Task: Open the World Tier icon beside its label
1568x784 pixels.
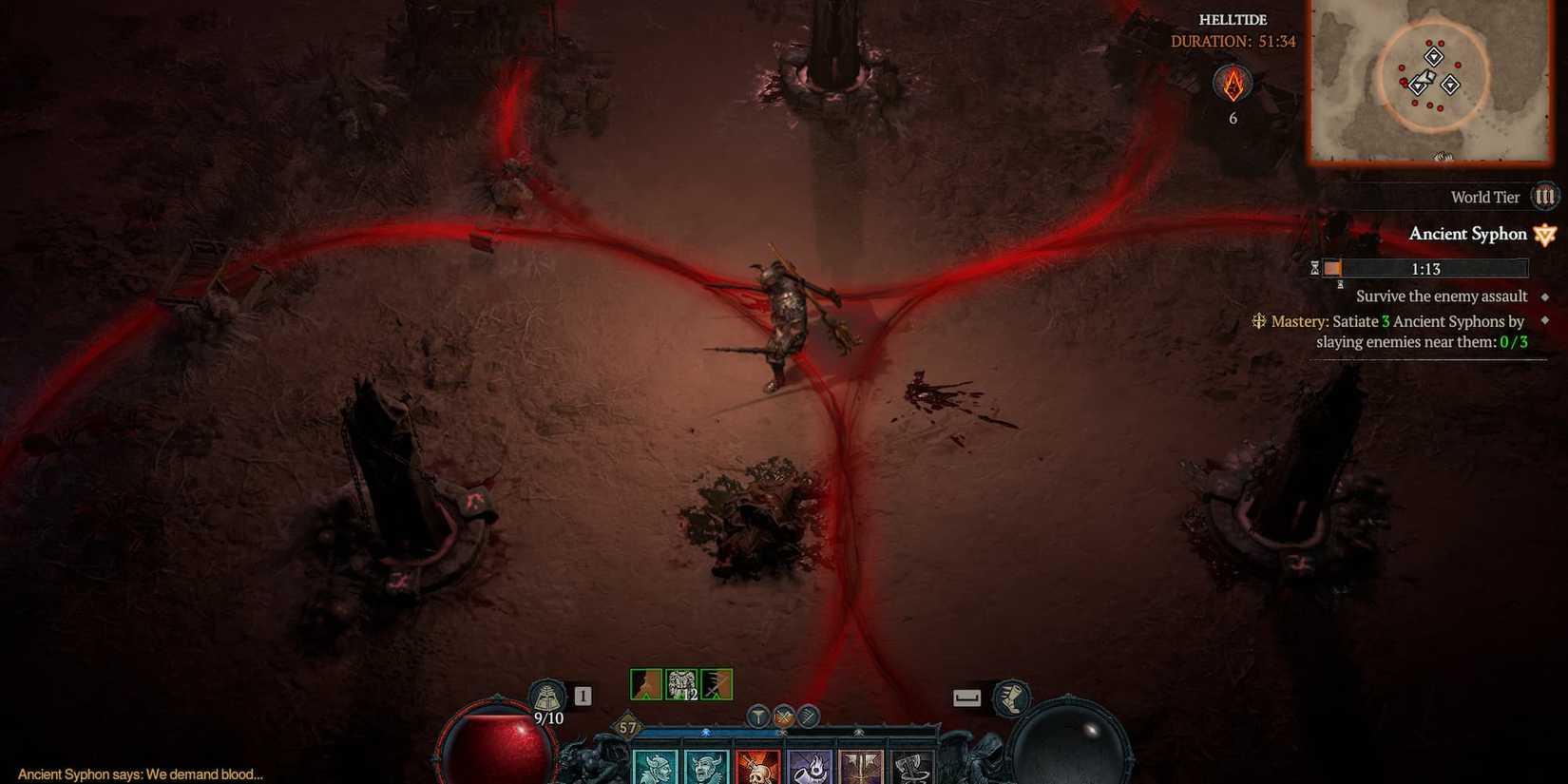Action: [1545, 197]
